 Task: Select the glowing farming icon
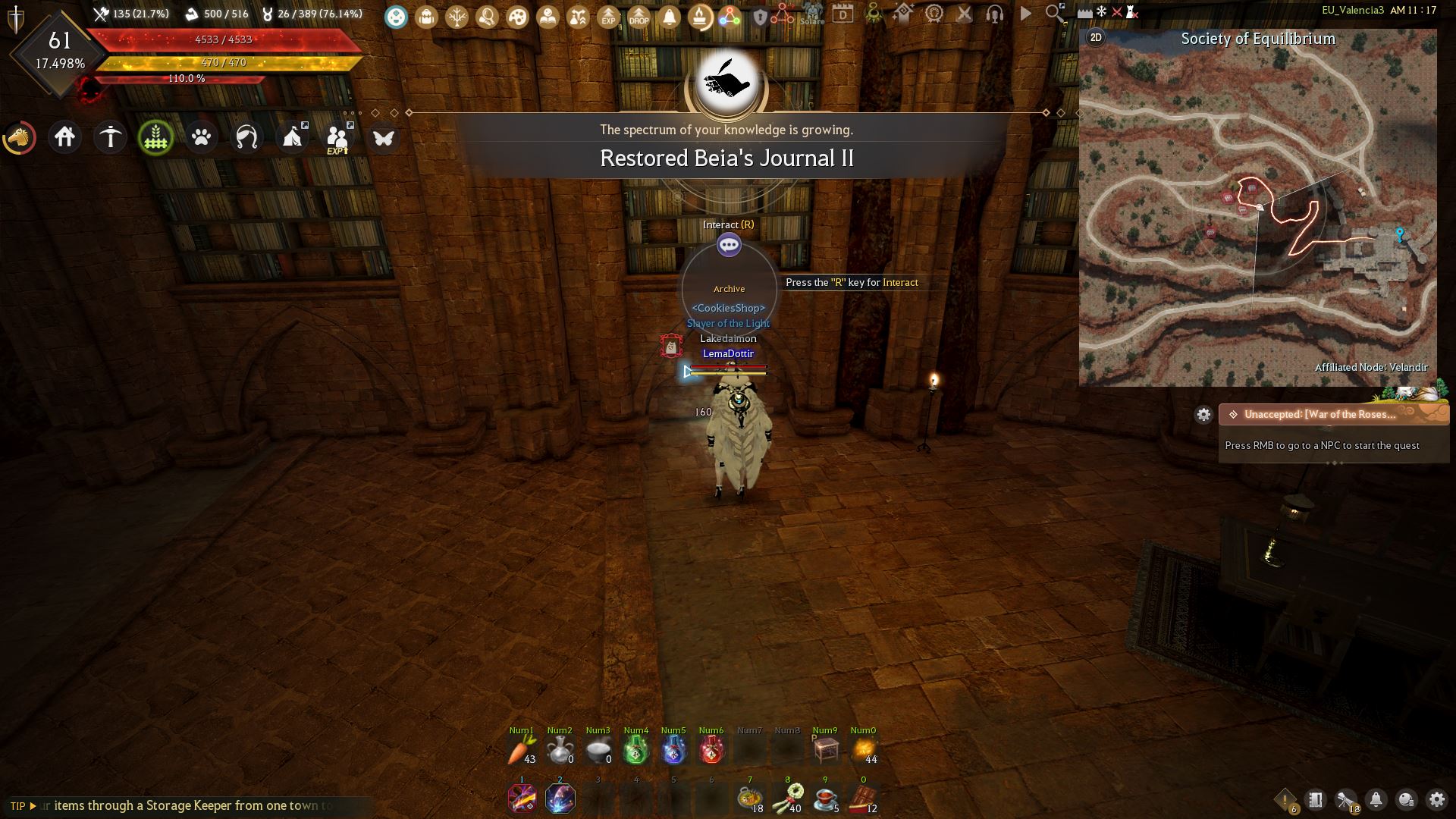pos(156,137)
